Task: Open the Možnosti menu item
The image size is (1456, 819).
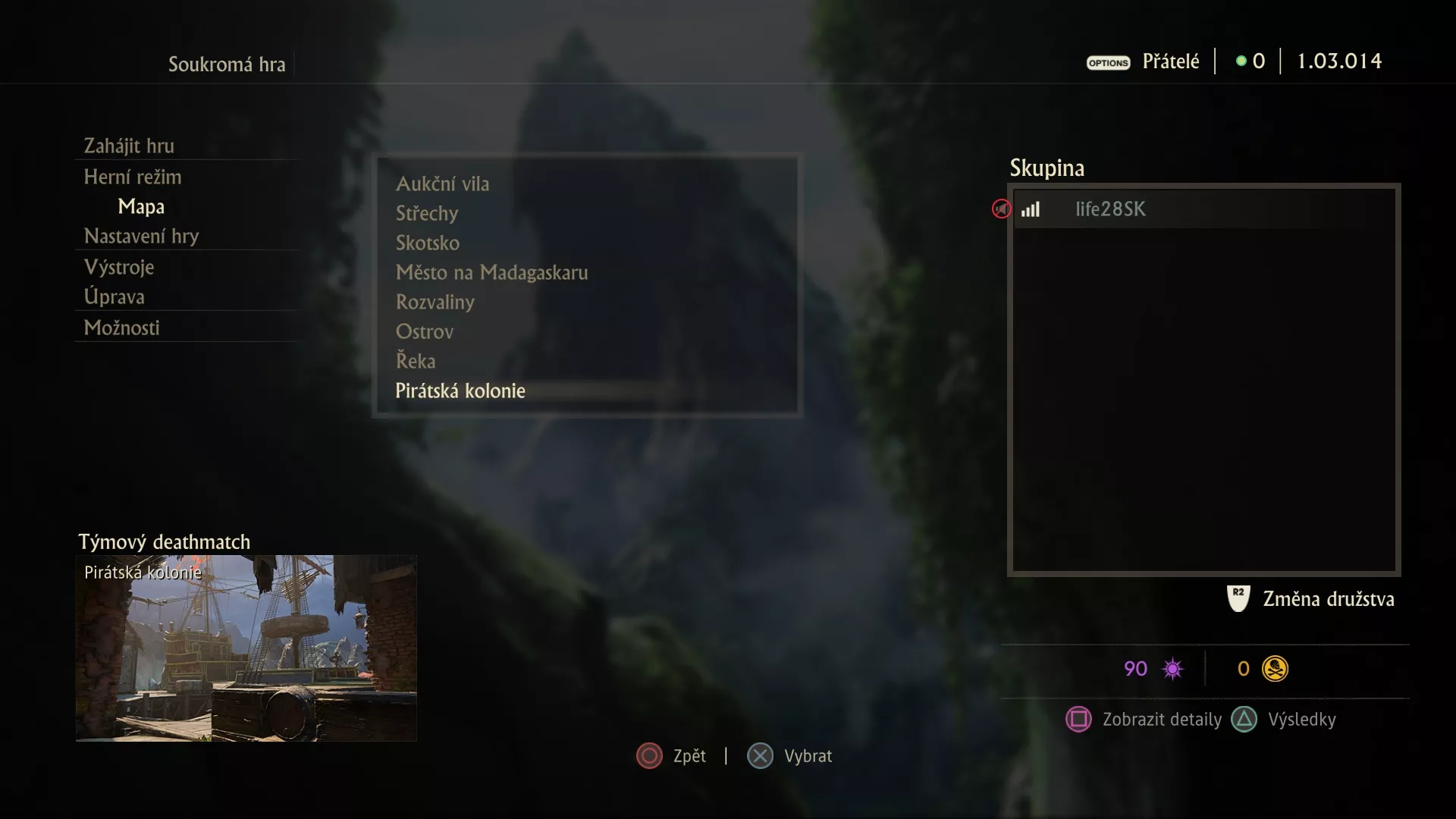Action: [x=121, y=328]
